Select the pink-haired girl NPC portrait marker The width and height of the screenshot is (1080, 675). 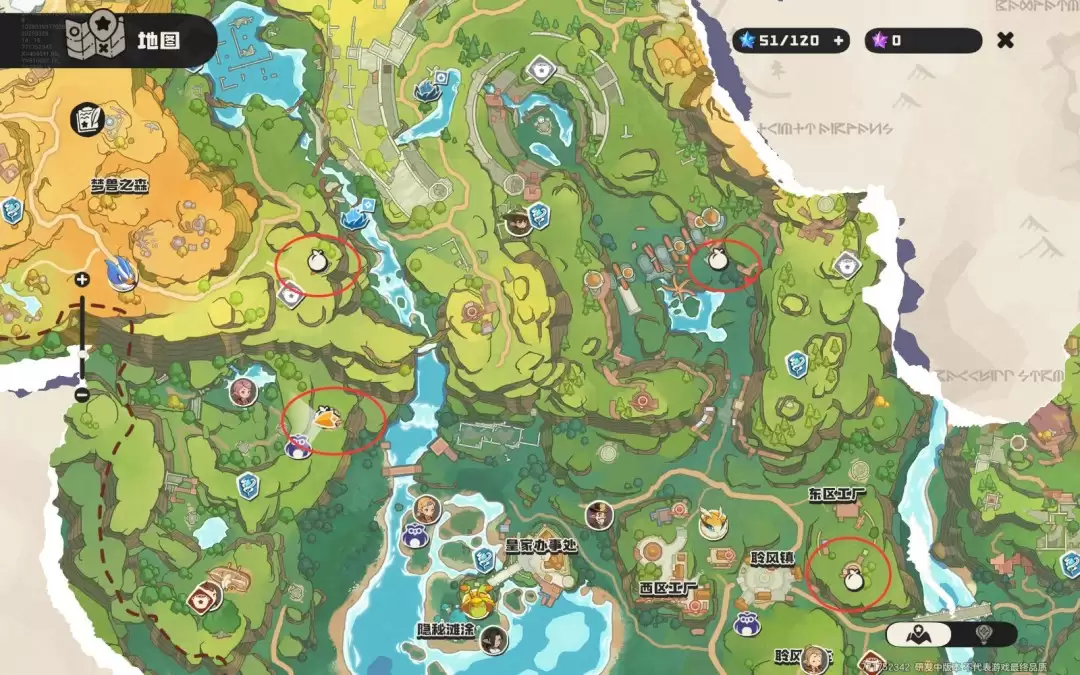pos(241,391)
